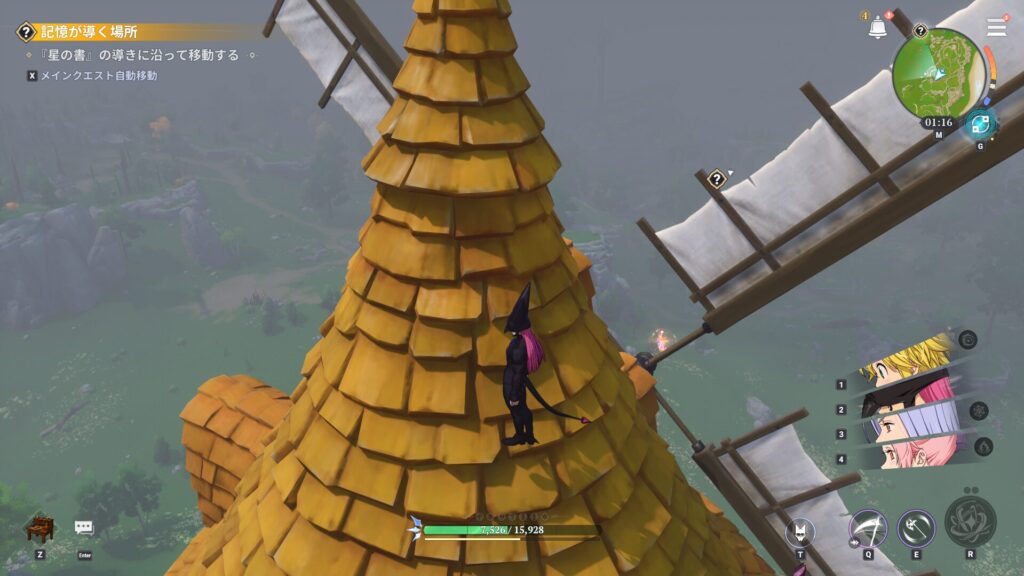Use the axe skill
Viewport: 1024px width, 576px height.
[915, 526]
